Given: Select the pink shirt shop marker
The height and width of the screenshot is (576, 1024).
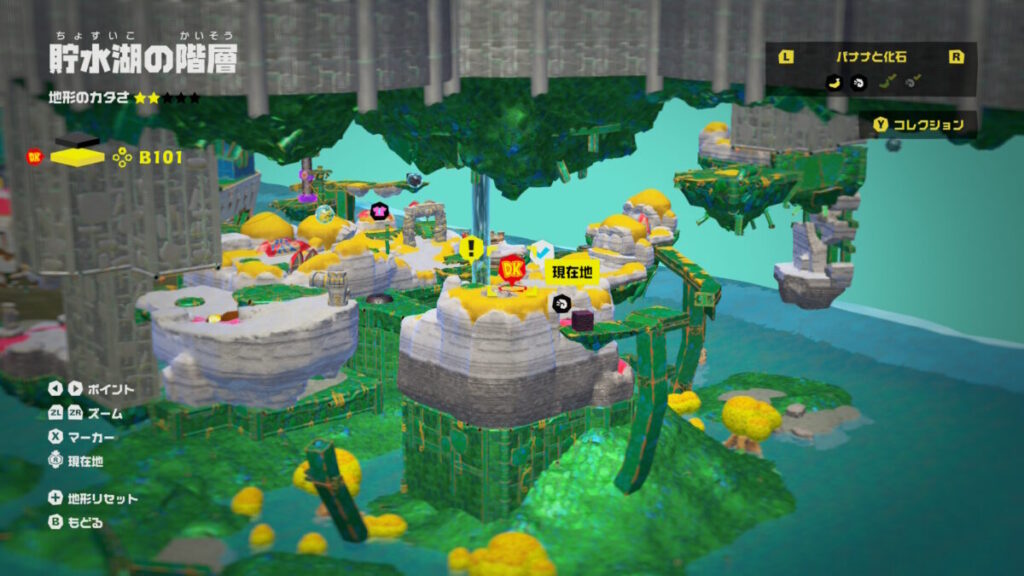Looking at the screenshot, I should 380,212.
